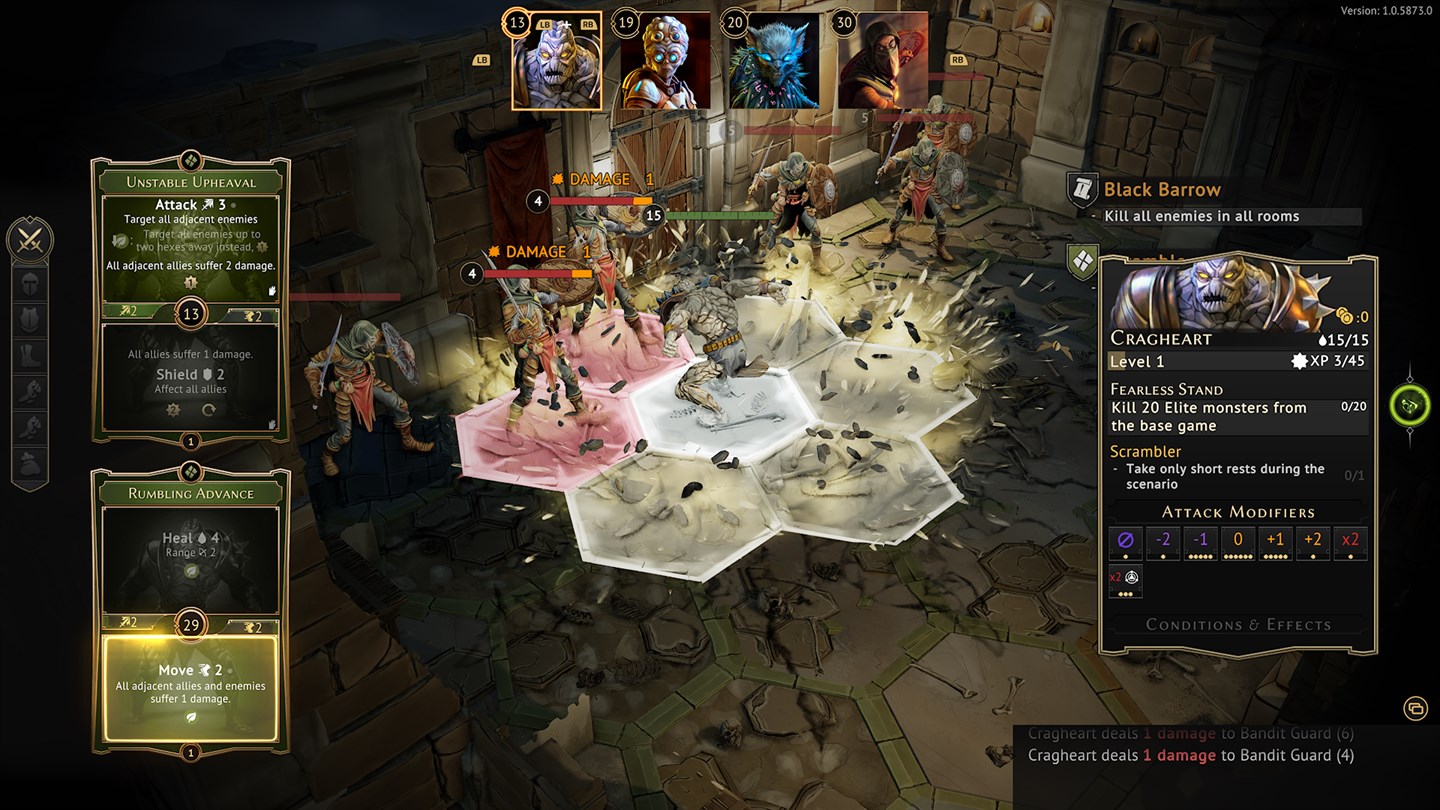This screenshot has width=1440, height=810.
Task: Click the null attack modifier card
Action: pos(1125,542)
